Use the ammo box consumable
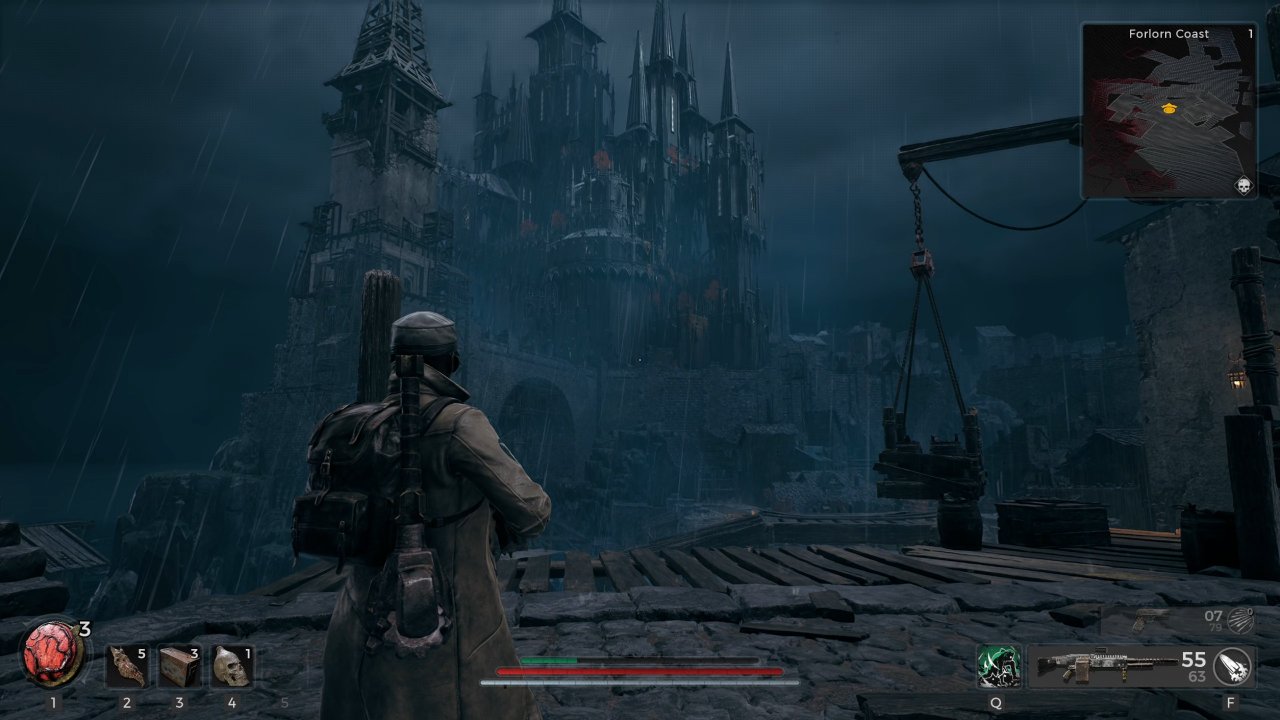1280x720 pixels. [x=179, y=667]
